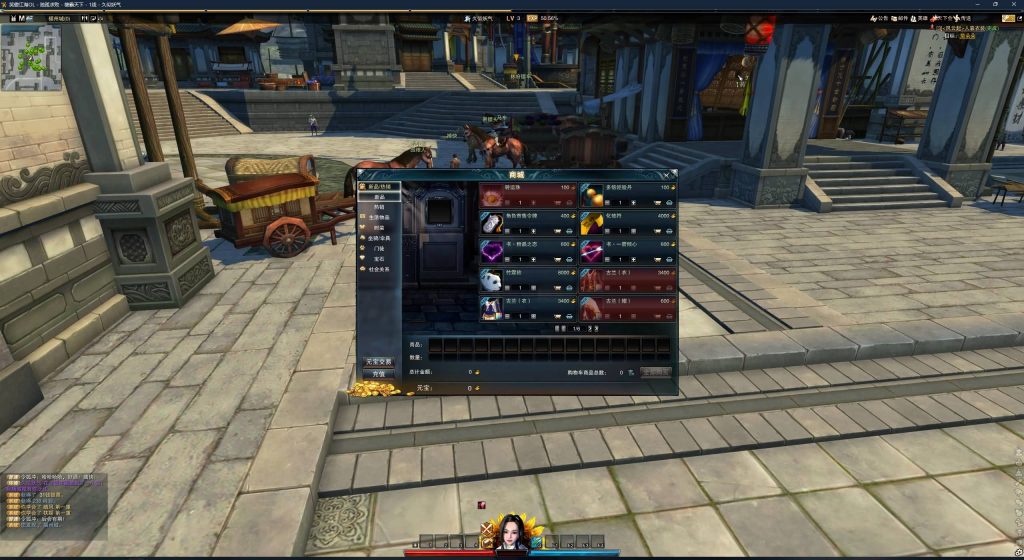Image resolution: width=1024 pixels, height=560 pixels.
Task: Click the 元宝交易 button
Action: coord(379,361)
